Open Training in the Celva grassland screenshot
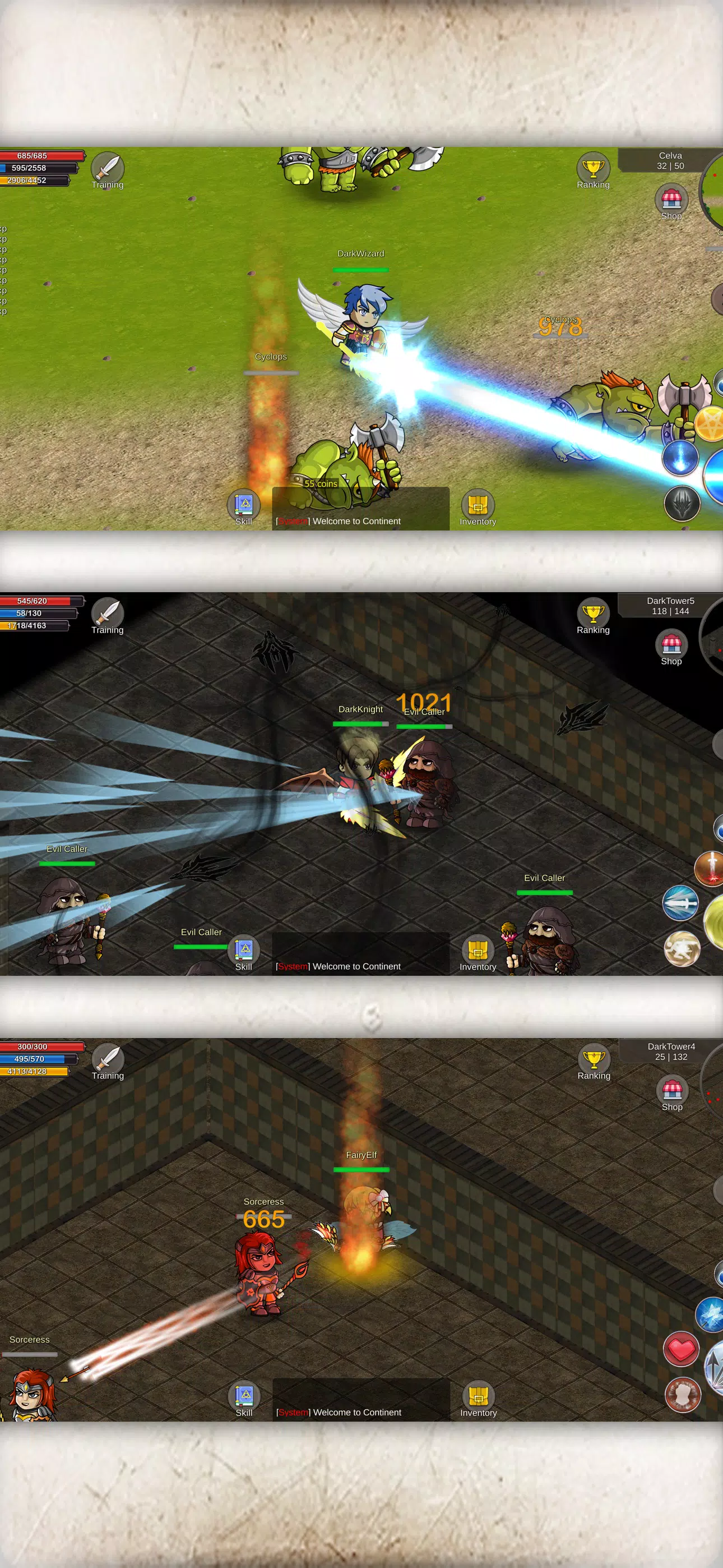The height and width of the screenshot is (1568, 723). [108, 168]
